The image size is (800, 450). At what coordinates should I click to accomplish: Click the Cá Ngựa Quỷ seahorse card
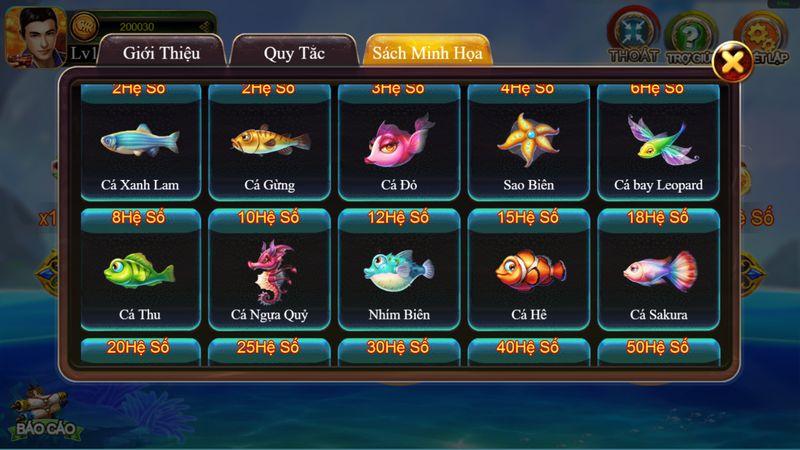[x=269, y=274]
